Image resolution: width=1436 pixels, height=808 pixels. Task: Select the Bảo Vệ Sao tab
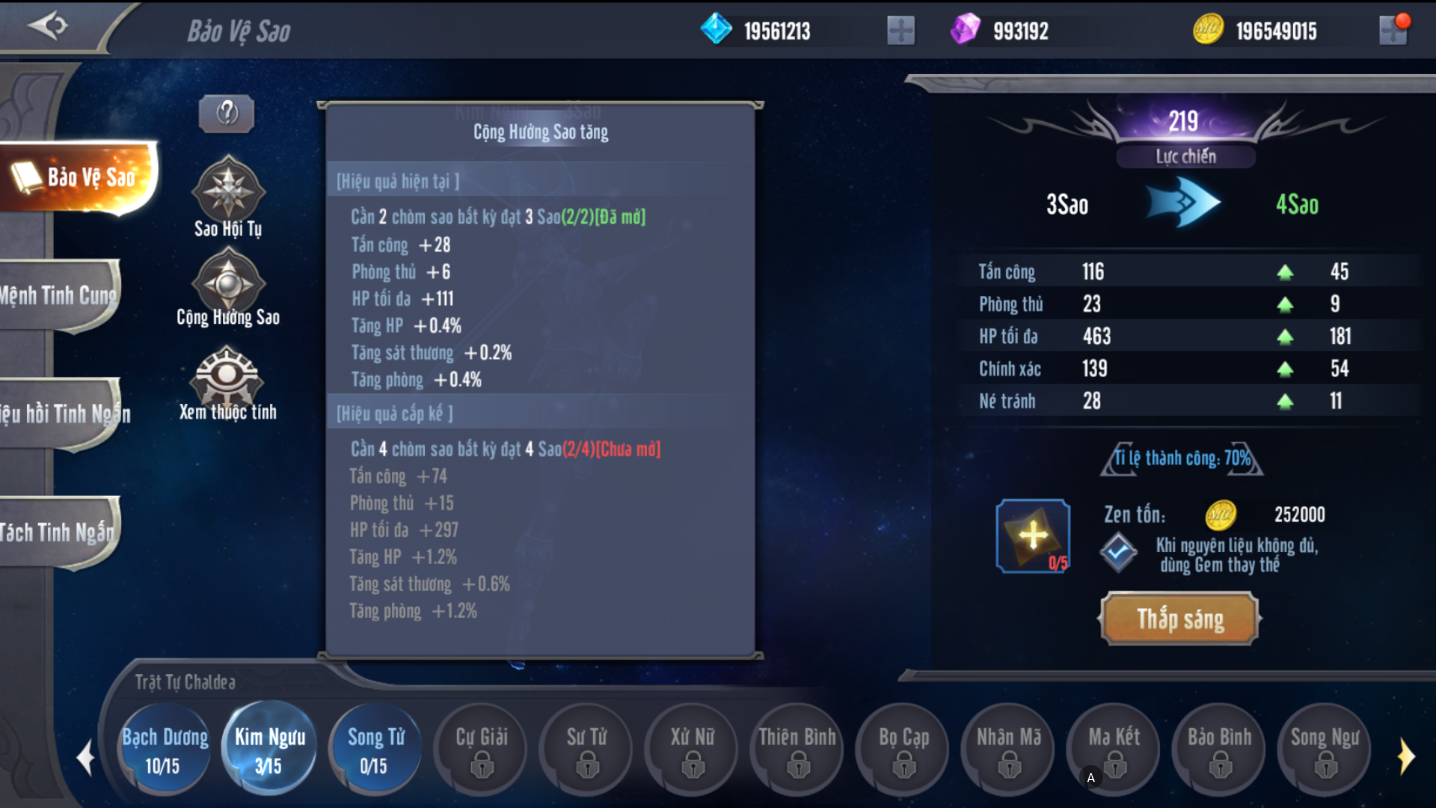coord(80,178)
